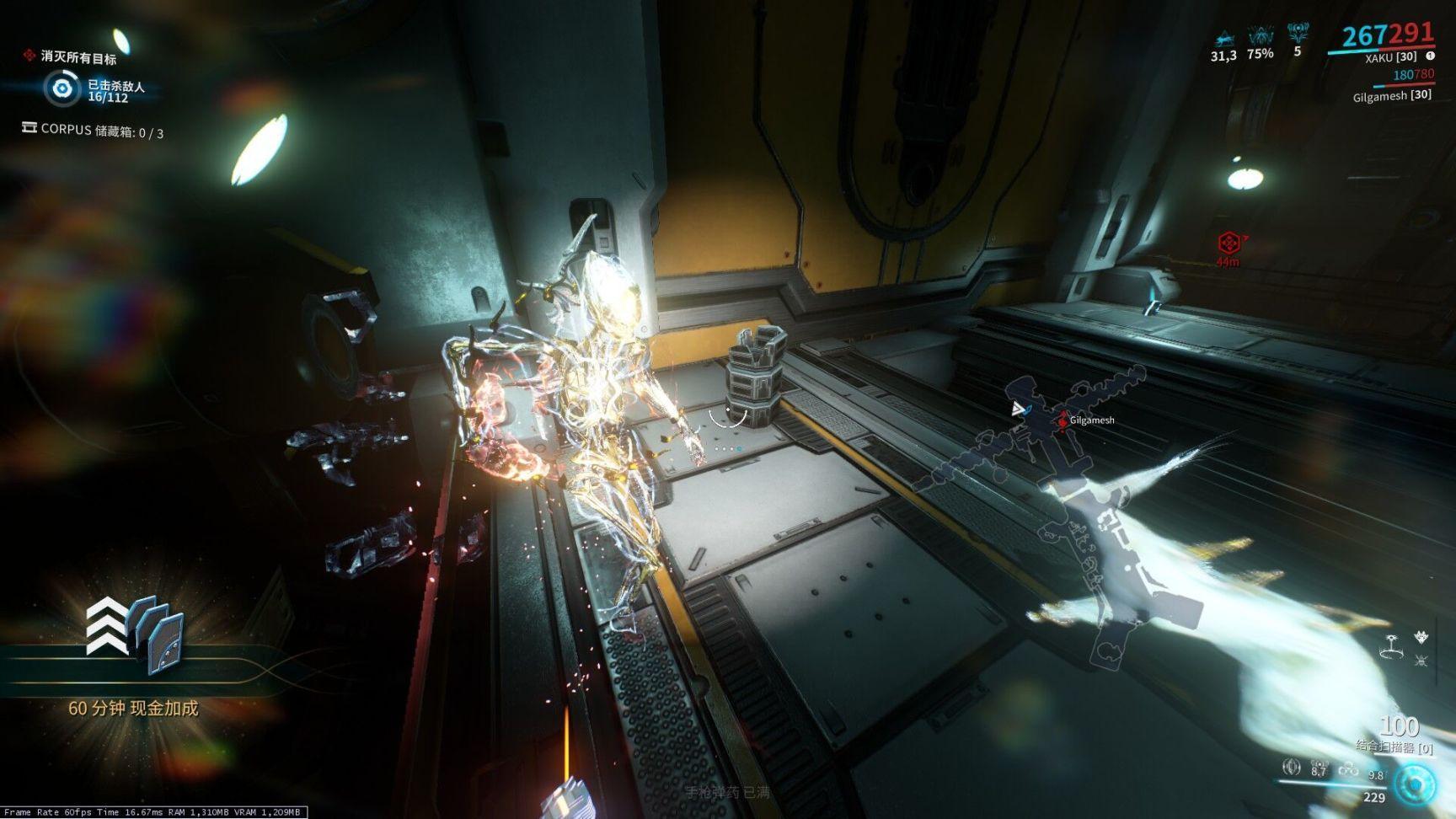Click the XAKU [30] player name

point(1390,57)
